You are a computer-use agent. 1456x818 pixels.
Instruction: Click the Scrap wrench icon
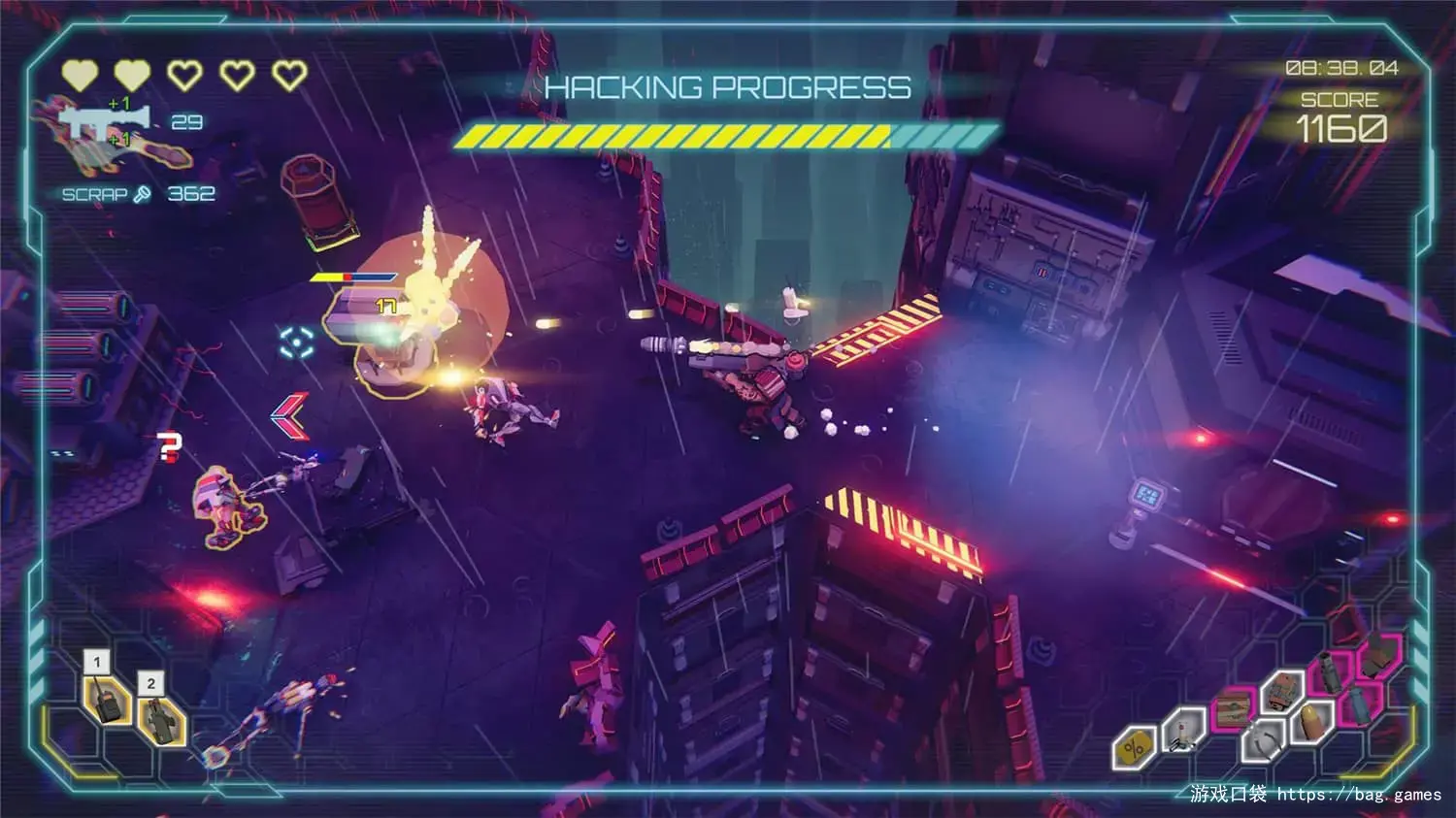pyautogui.click(x=143, y=194)
